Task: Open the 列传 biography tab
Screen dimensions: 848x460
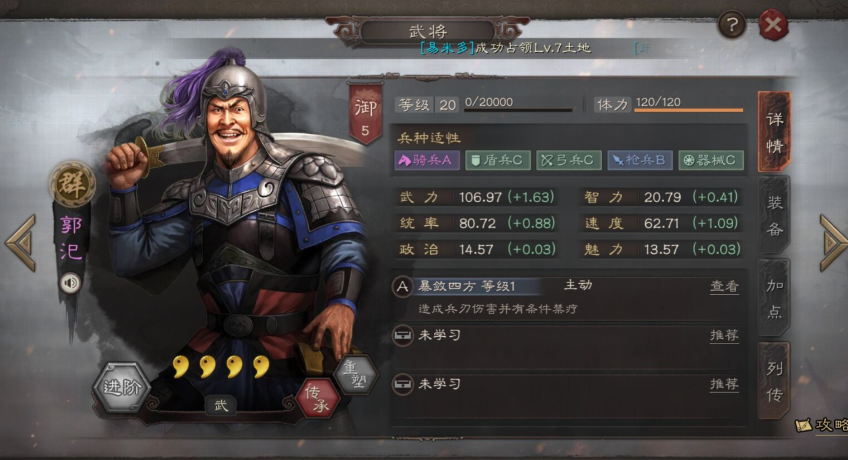Action: pyautogui.click(x=774, y=381)
